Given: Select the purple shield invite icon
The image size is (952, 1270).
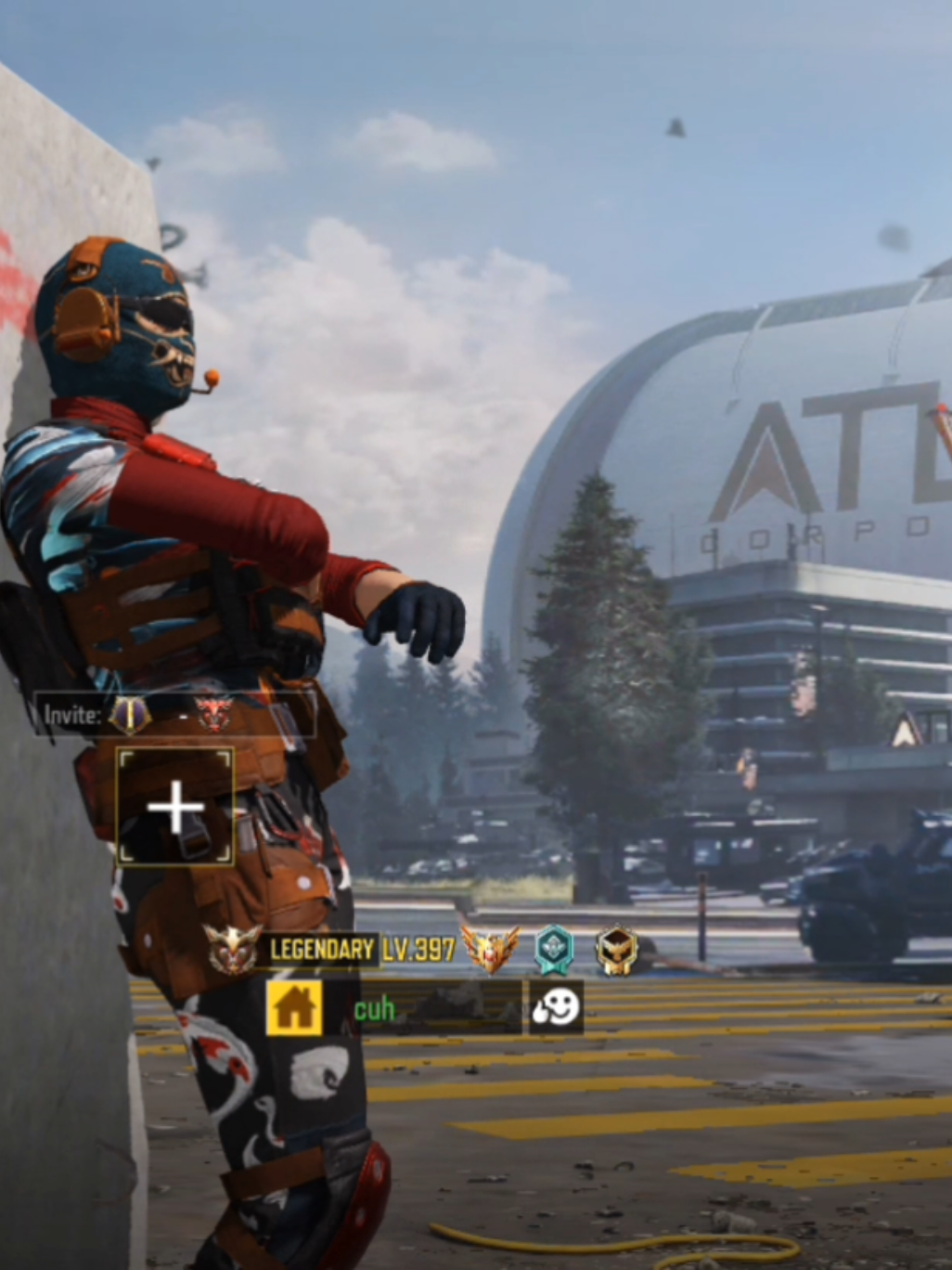Looking at the screenshot, I should tap(130, 713).
